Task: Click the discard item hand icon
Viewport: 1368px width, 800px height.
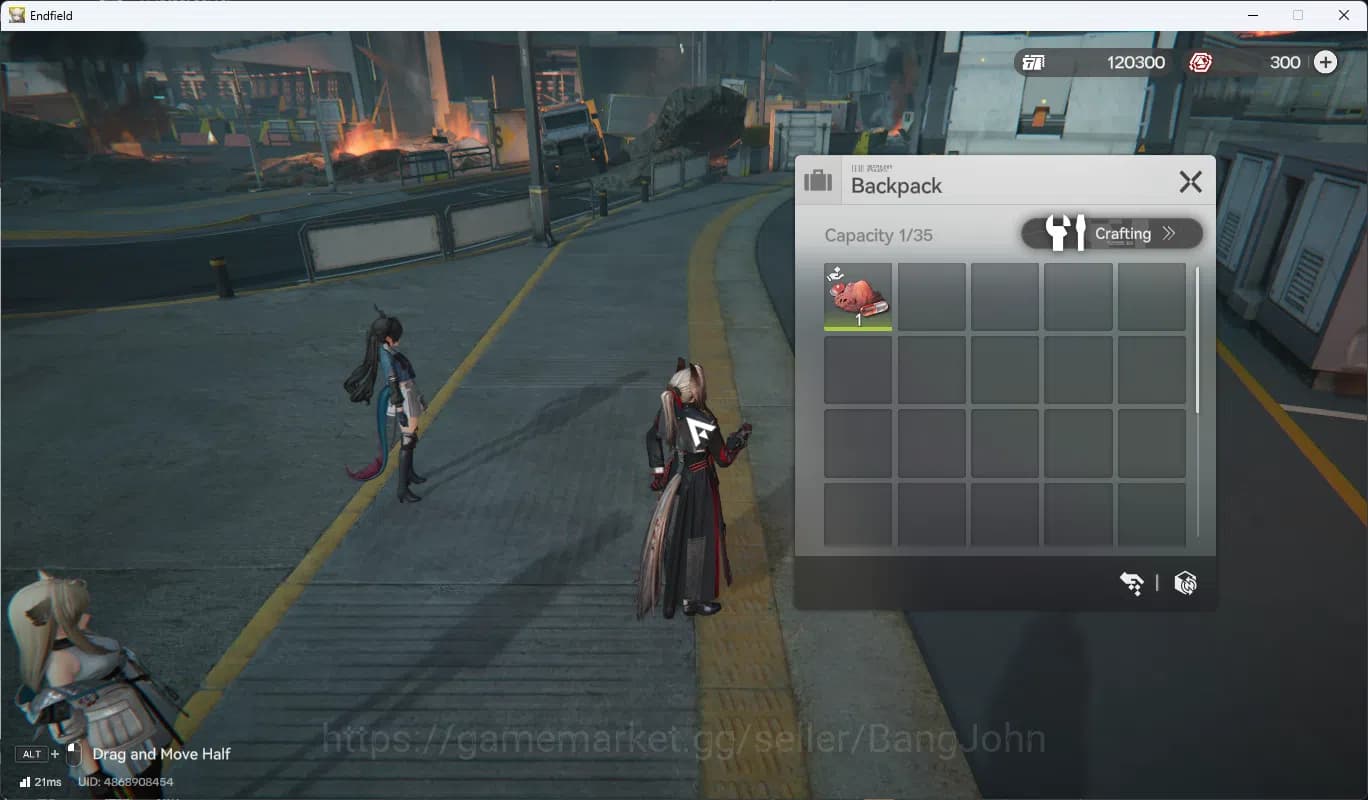Action: 1131,583
